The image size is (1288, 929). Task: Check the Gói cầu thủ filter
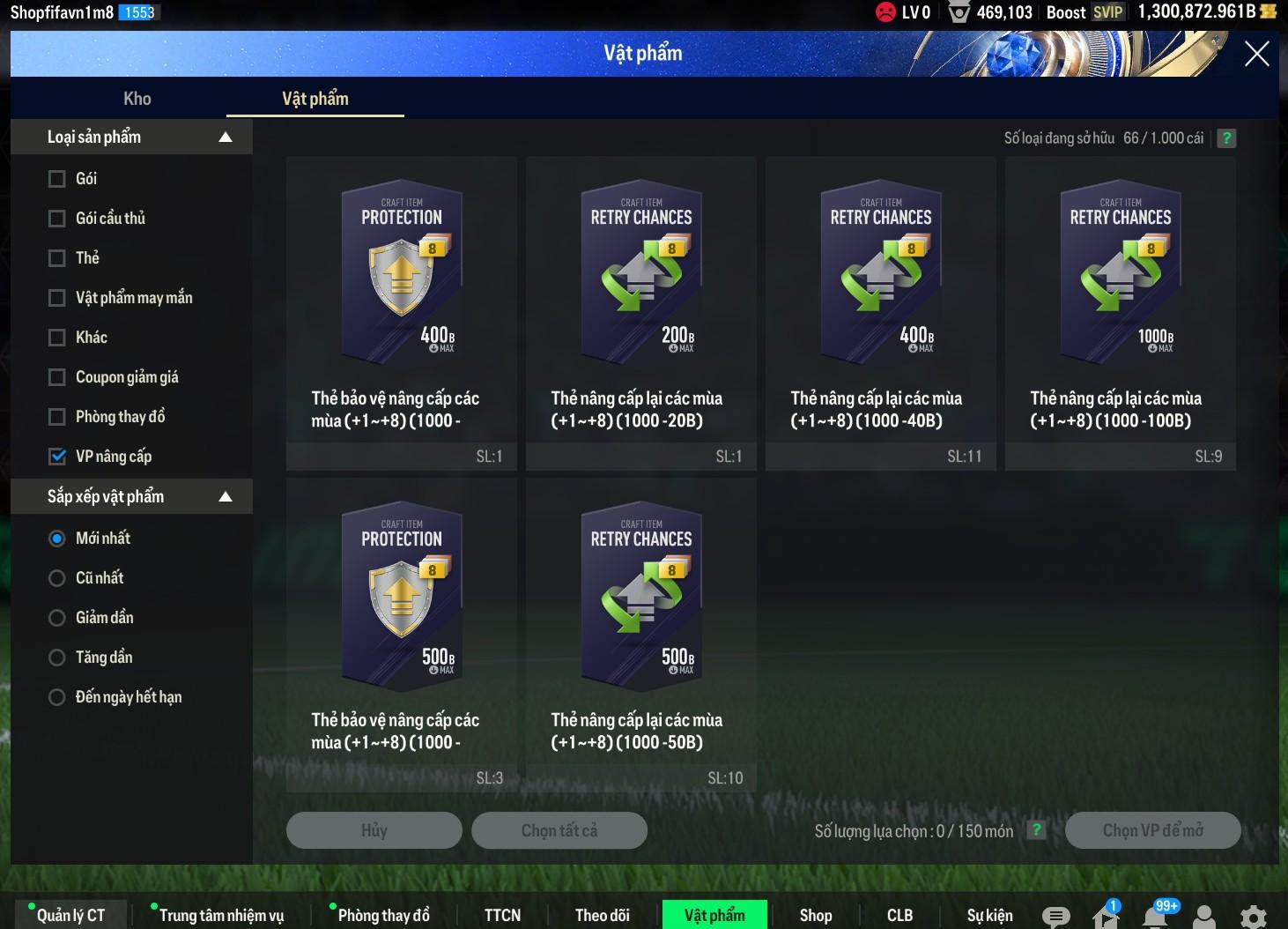pos(57,219)
